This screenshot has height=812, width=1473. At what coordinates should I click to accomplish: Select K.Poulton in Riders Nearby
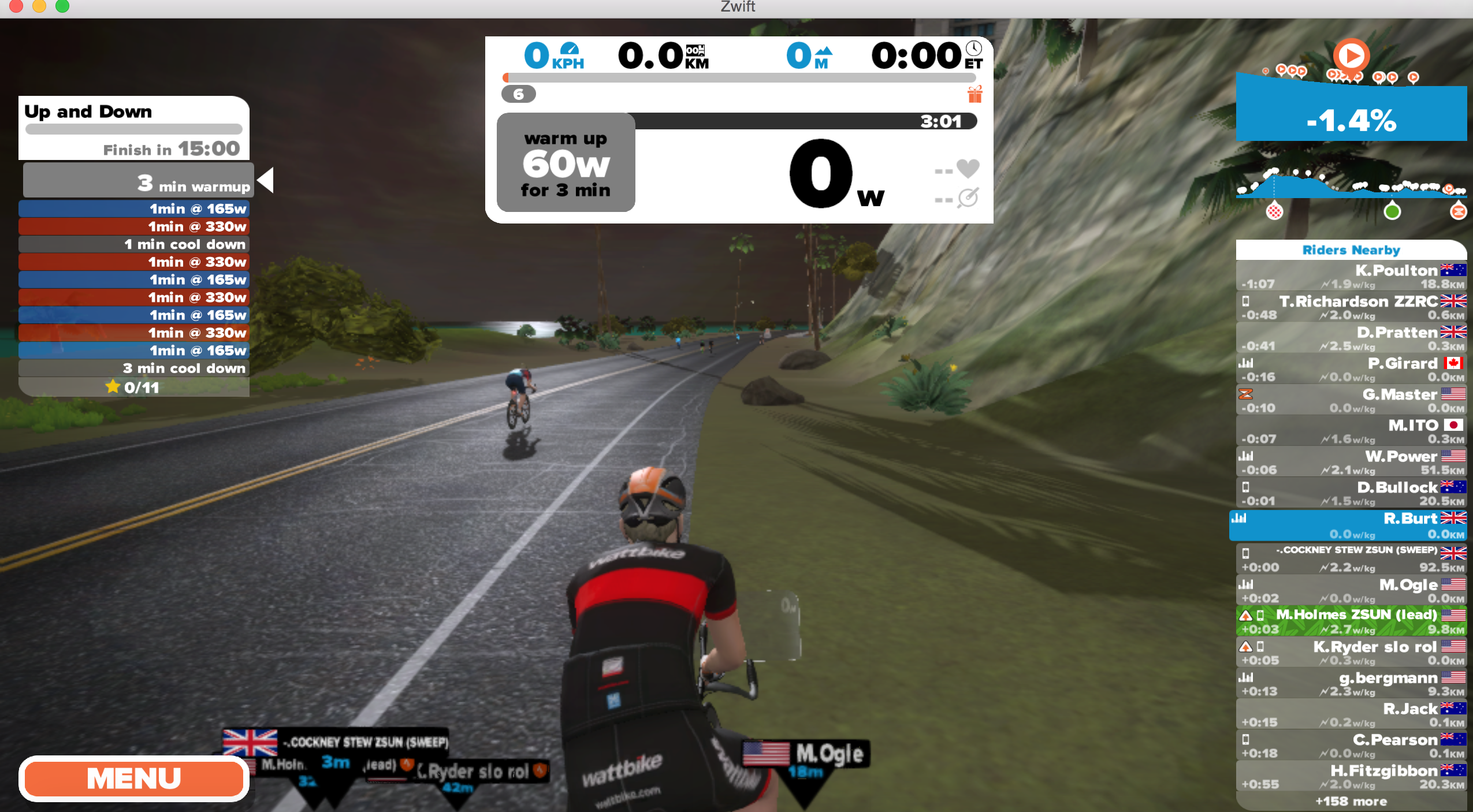click(x=1351, y=276)
